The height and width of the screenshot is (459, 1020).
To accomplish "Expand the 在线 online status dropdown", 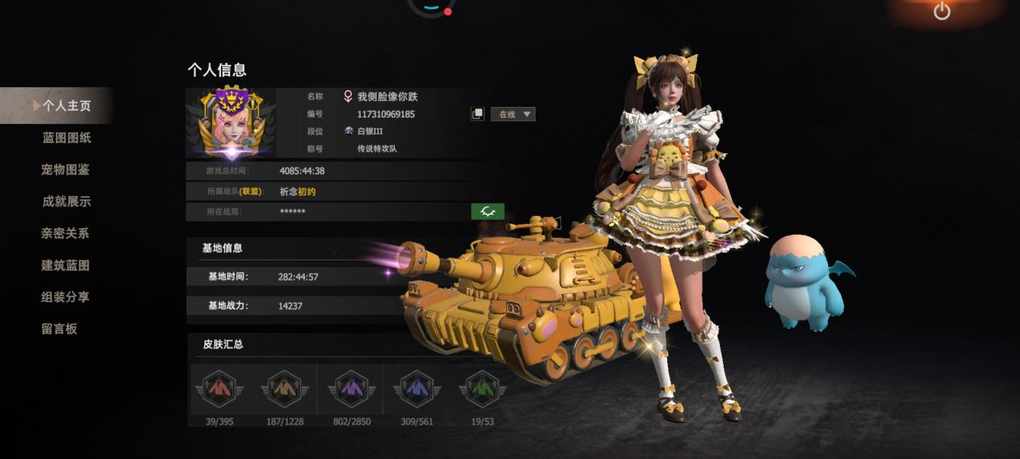I will point(514,114).
